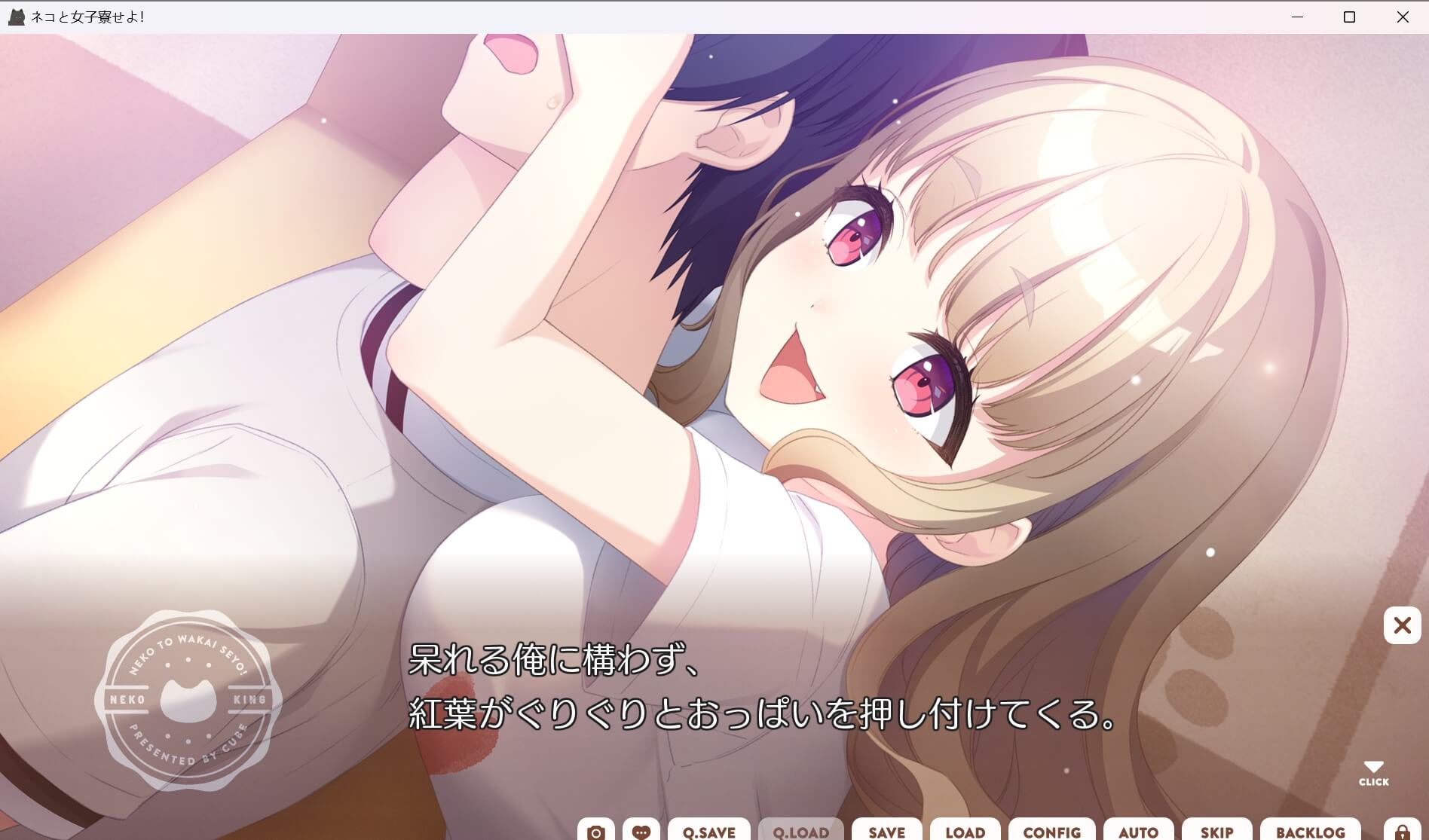Viewport: 1429px width, 840px height.
Task: Perform a quick load with Q.LOAD
Action: [800, 832]
